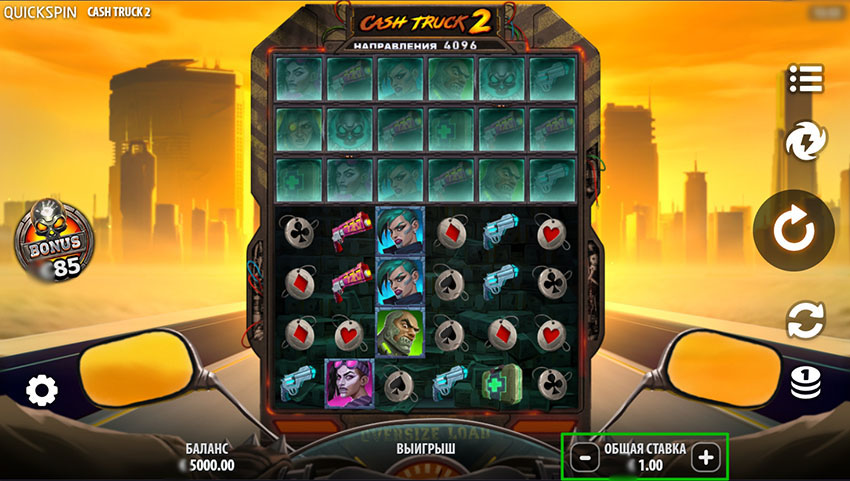Open the autoplay looping arrows option
Image resolution: width=850 pixels, height=481 pixels.
click(804, 320)
